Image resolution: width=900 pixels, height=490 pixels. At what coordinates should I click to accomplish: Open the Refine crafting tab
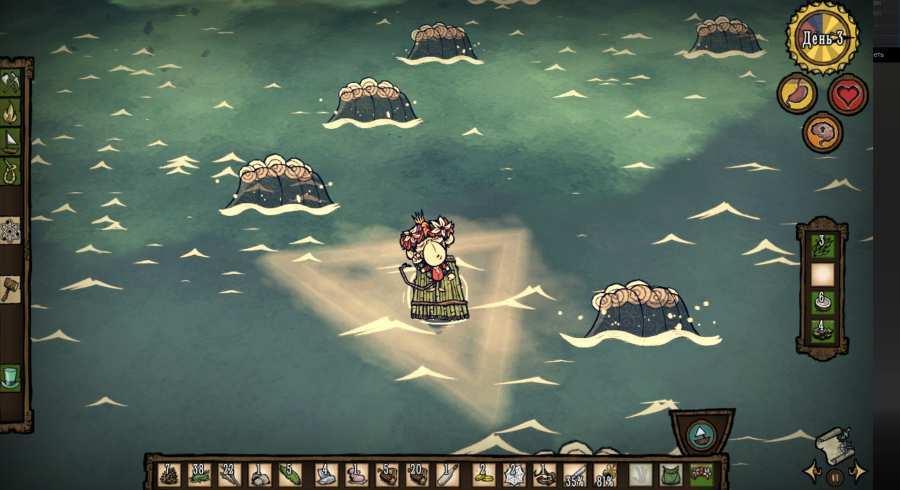pos(11,230)
